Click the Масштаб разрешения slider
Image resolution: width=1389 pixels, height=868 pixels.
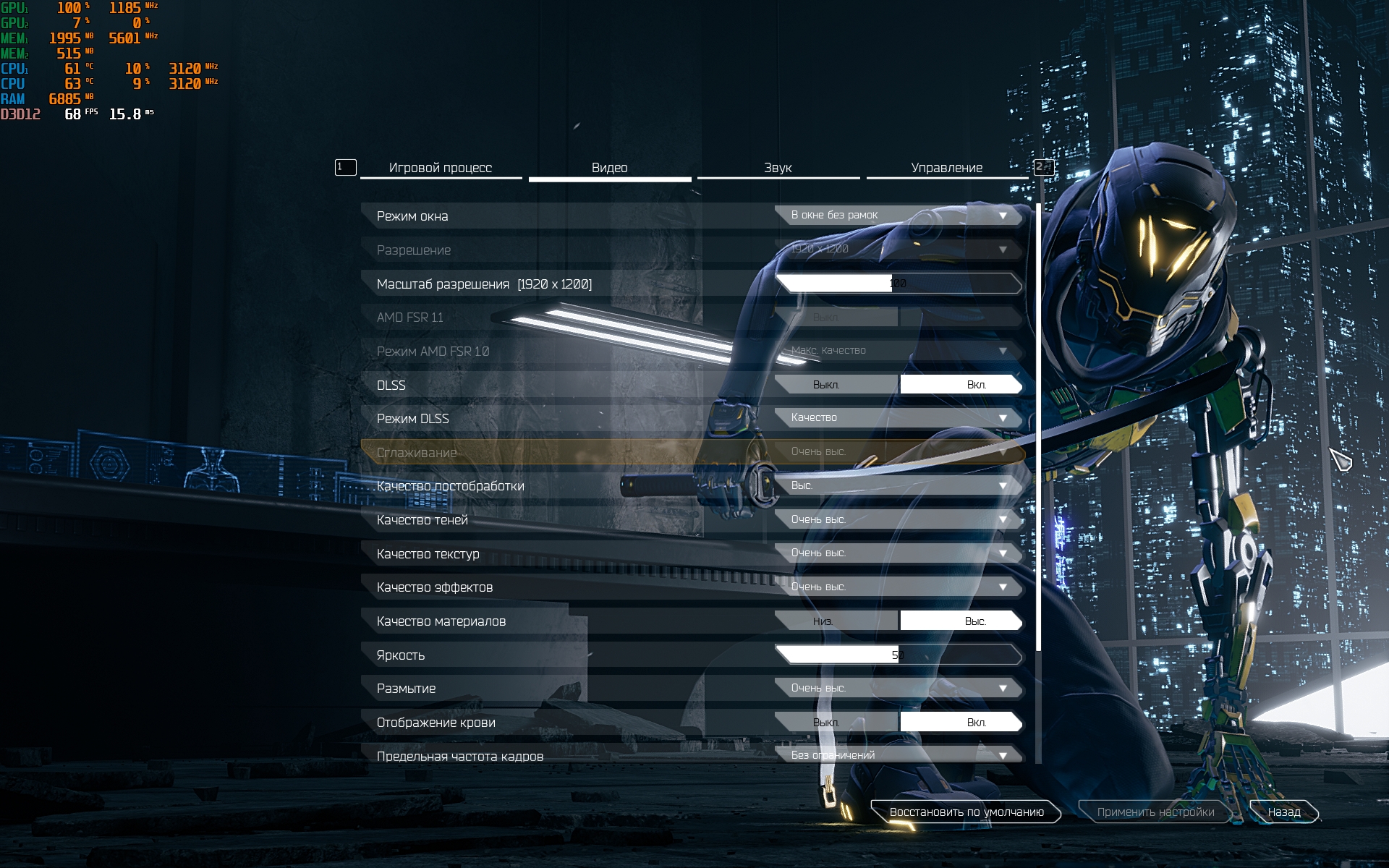pyautogui.click(x=898, y=284)
